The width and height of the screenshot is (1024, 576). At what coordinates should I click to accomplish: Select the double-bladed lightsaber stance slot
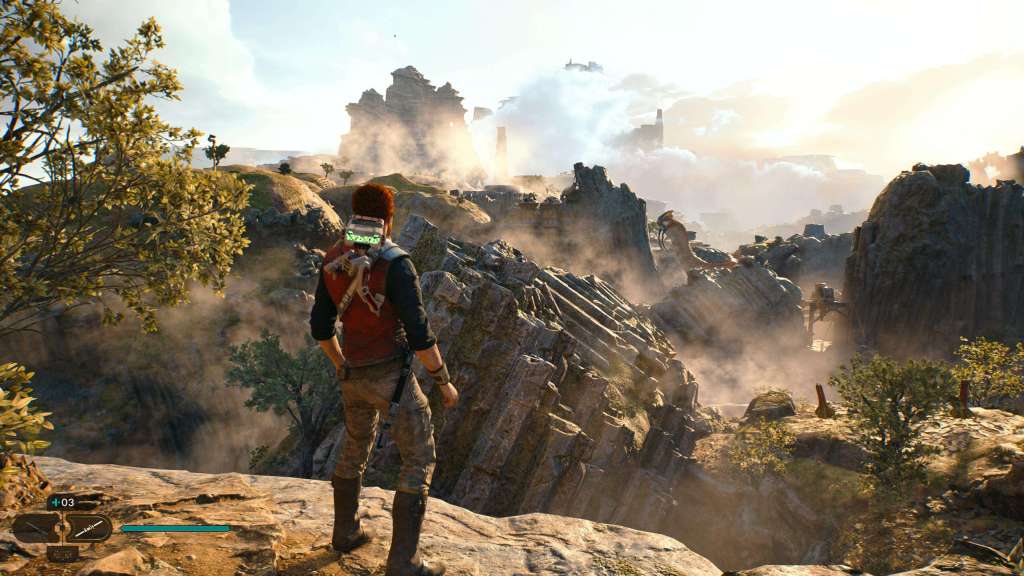(89, 527)
